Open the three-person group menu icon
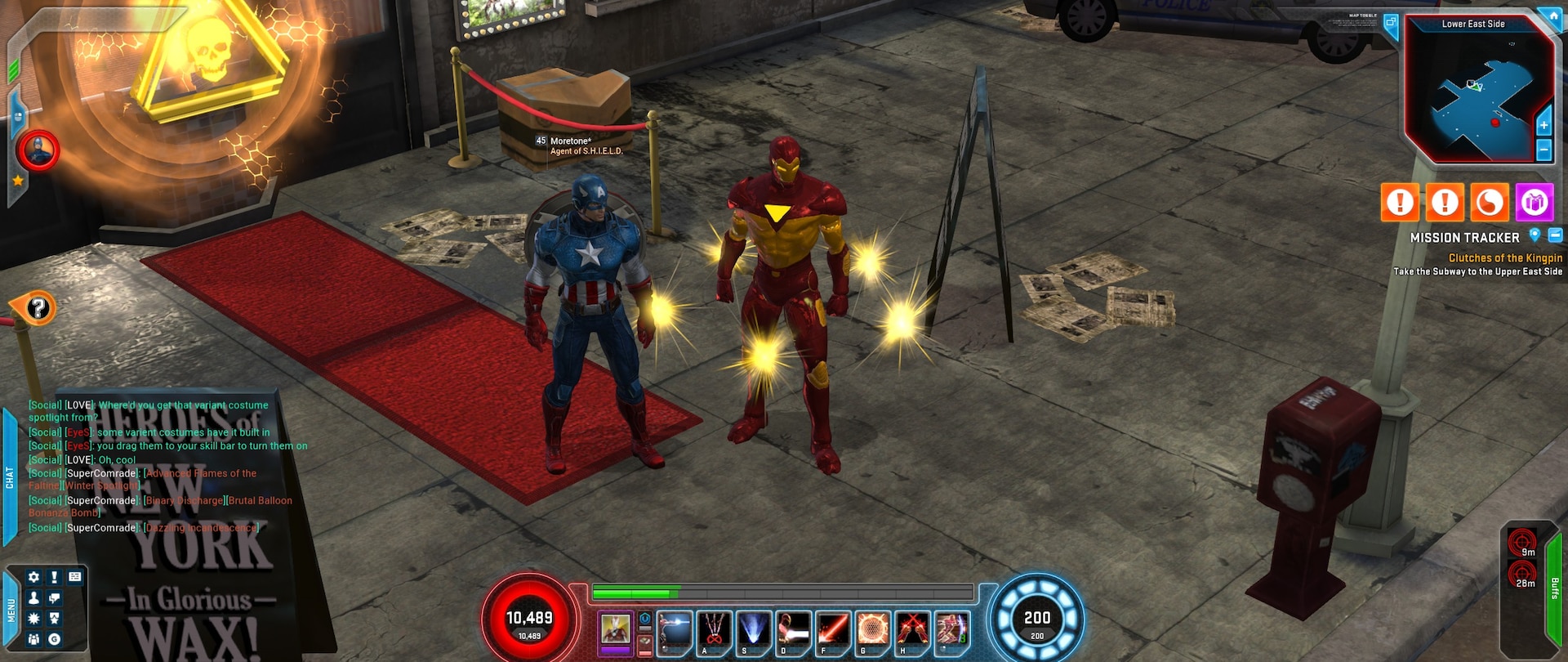This screenshot has height=662, width=1568. tap(33, 639)
